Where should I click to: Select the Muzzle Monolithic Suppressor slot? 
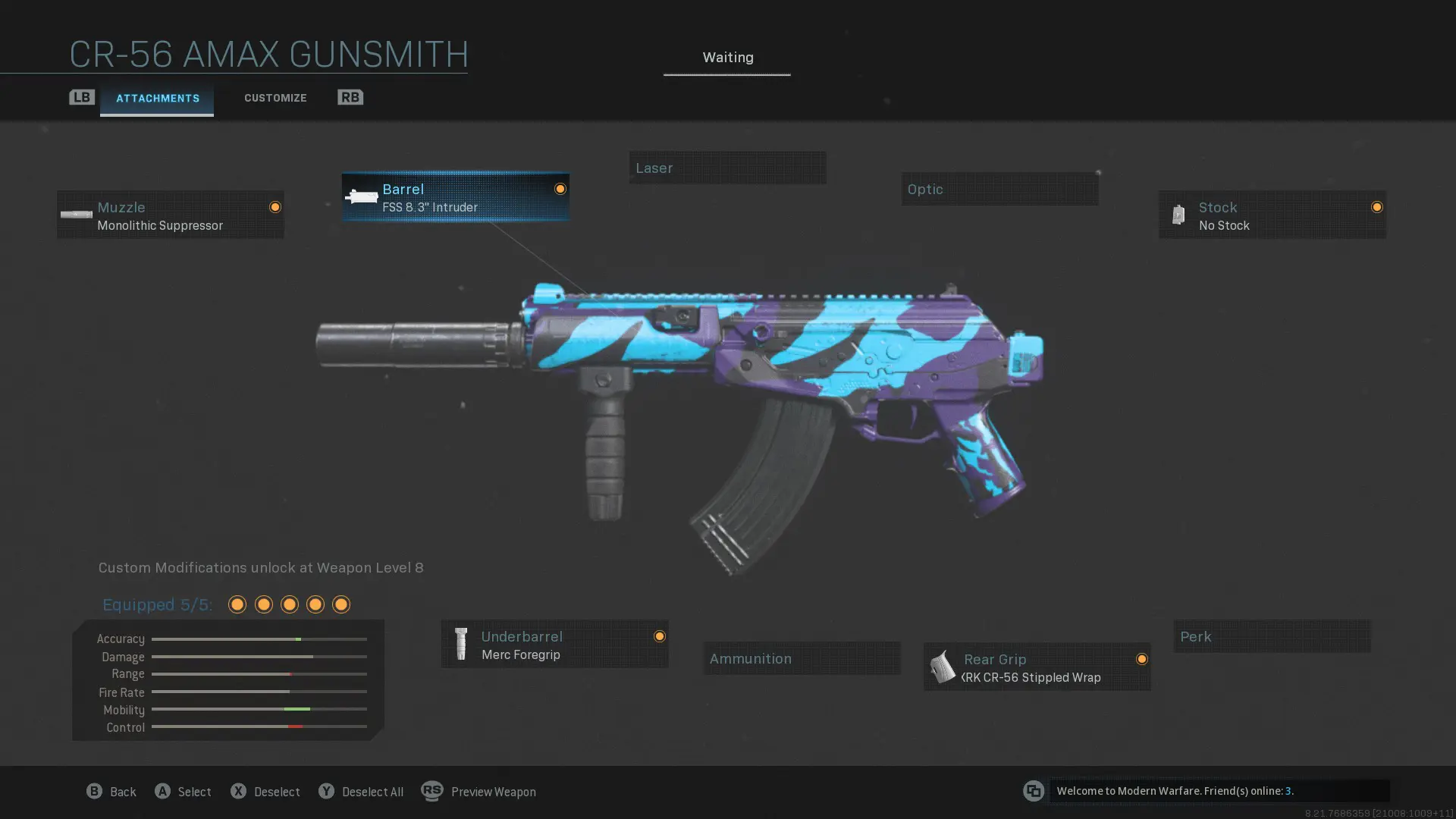pos(171,215)
